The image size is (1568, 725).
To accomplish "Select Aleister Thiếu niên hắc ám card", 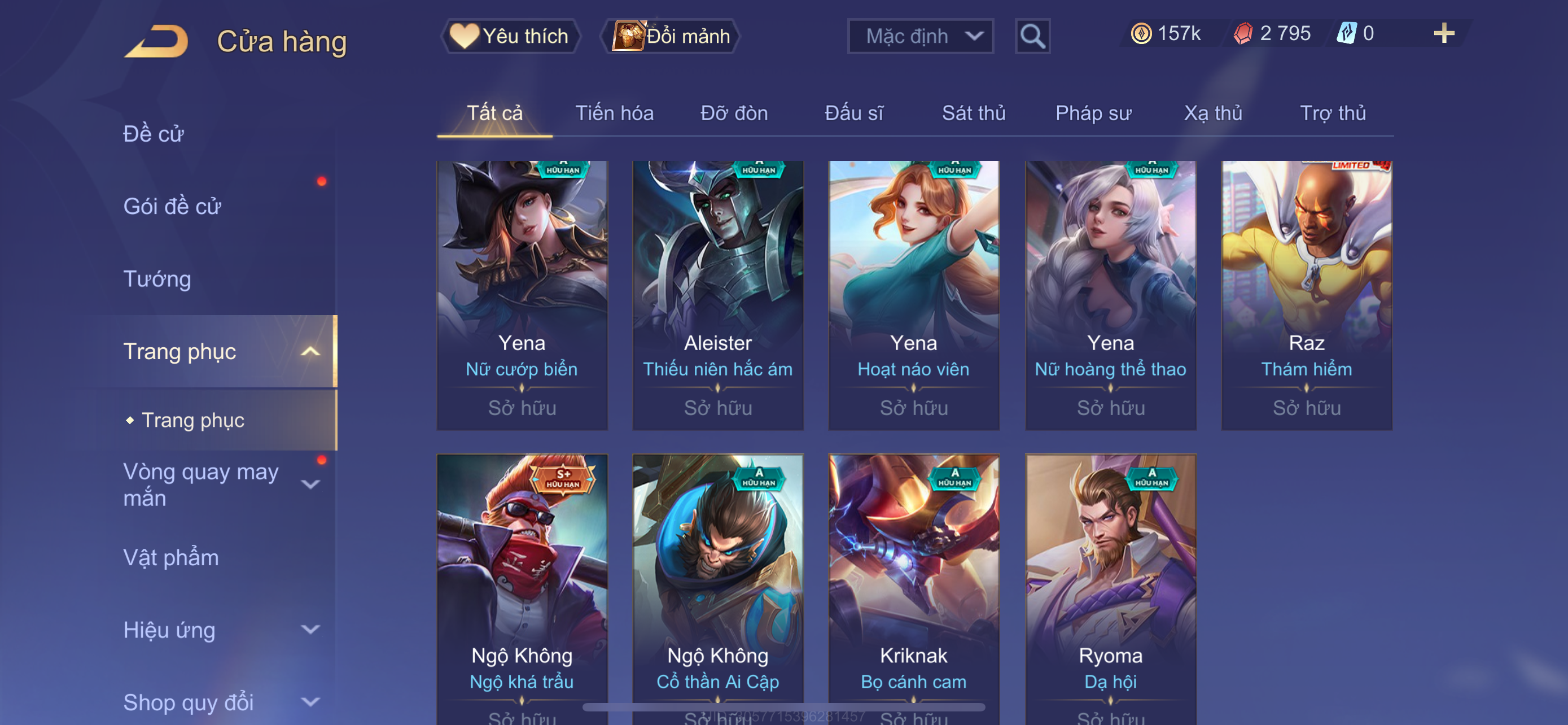I will click(717, 295).
